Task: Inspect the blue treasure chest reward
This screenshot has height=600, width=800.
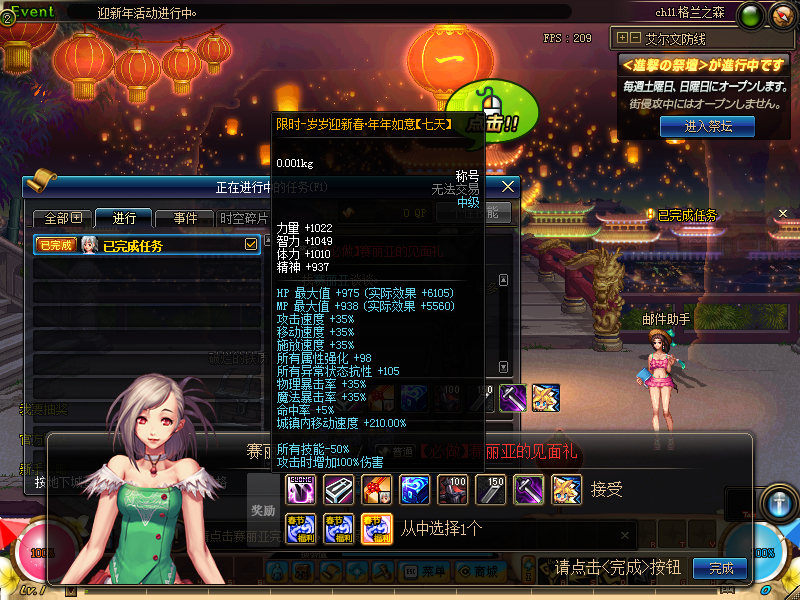Action: [x=415, y=489]
